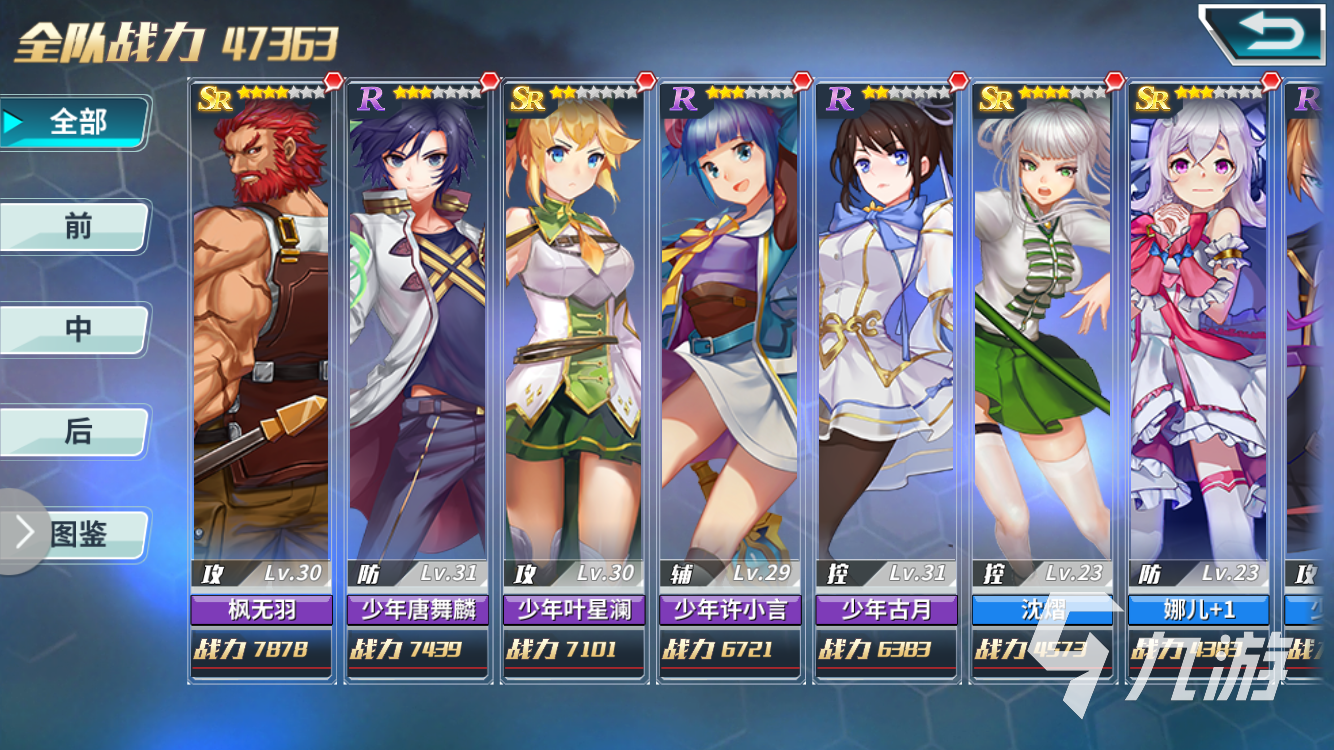
Task: Switch to the 前 row filter tab
Action: coord(78,227)
